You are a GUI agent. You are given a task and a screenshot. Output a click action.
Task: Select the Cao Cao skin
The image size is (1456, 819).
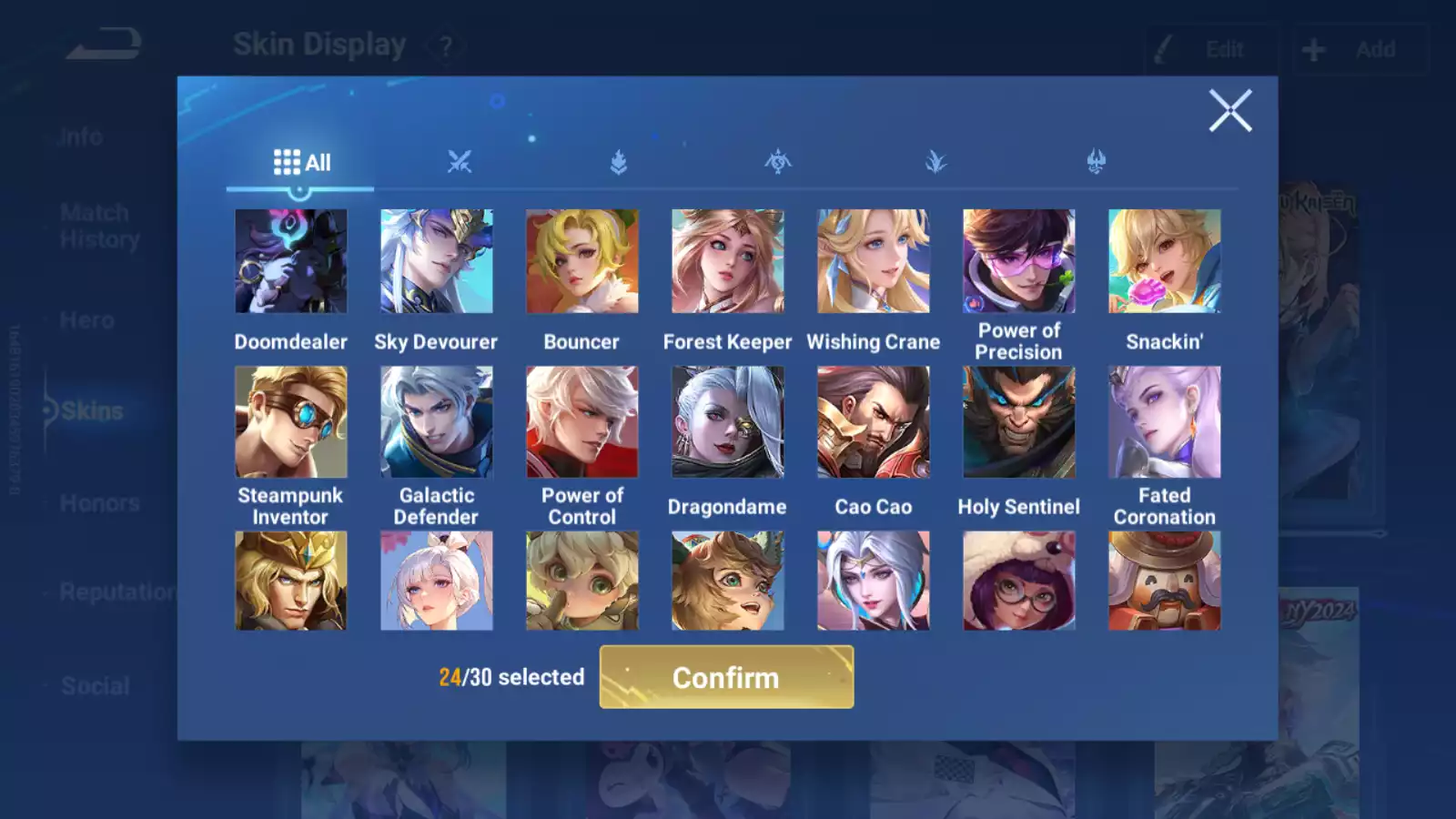[874, 421]
